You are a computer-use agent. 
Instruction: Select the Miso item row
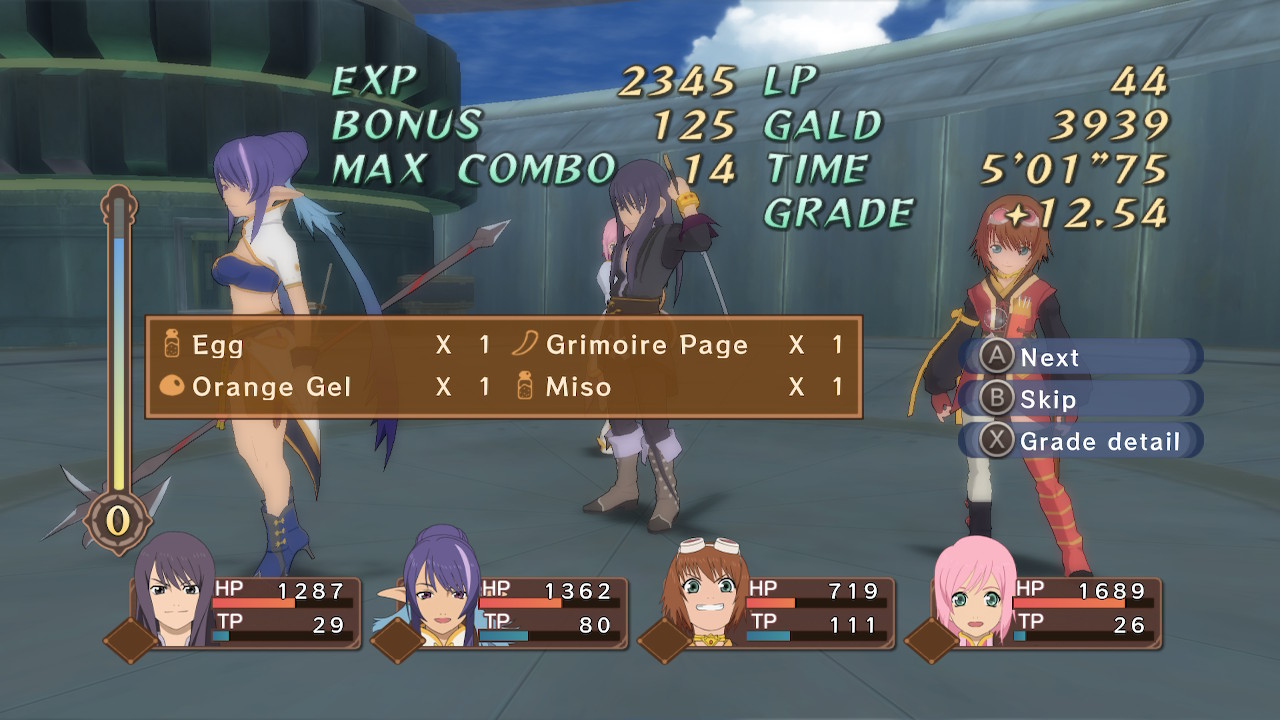coord(678,387)
